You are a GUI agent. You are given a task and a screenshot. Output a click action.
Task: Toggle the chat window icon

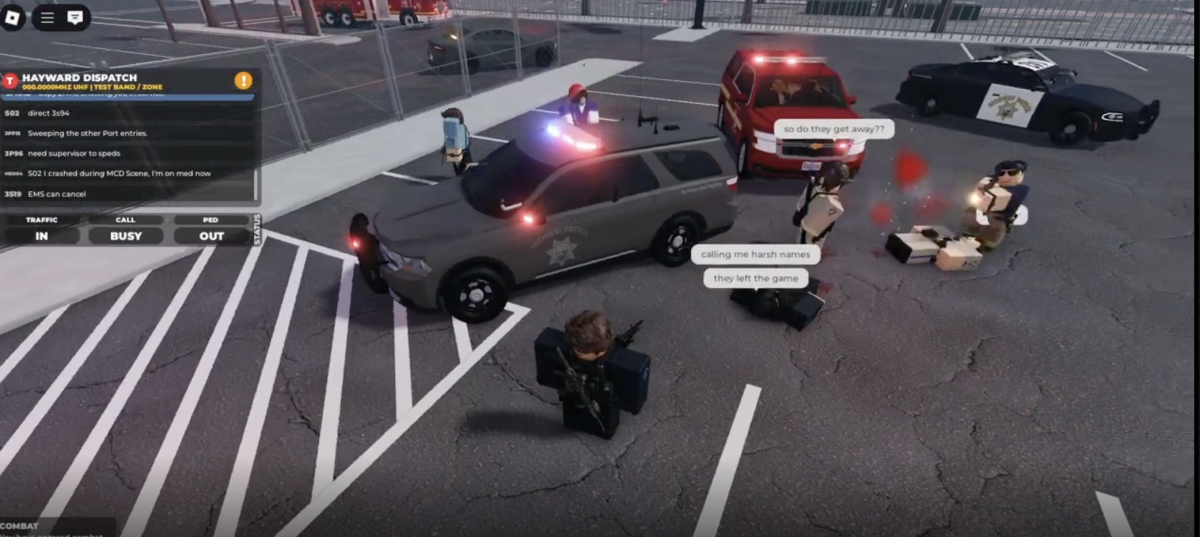[75, 17]
